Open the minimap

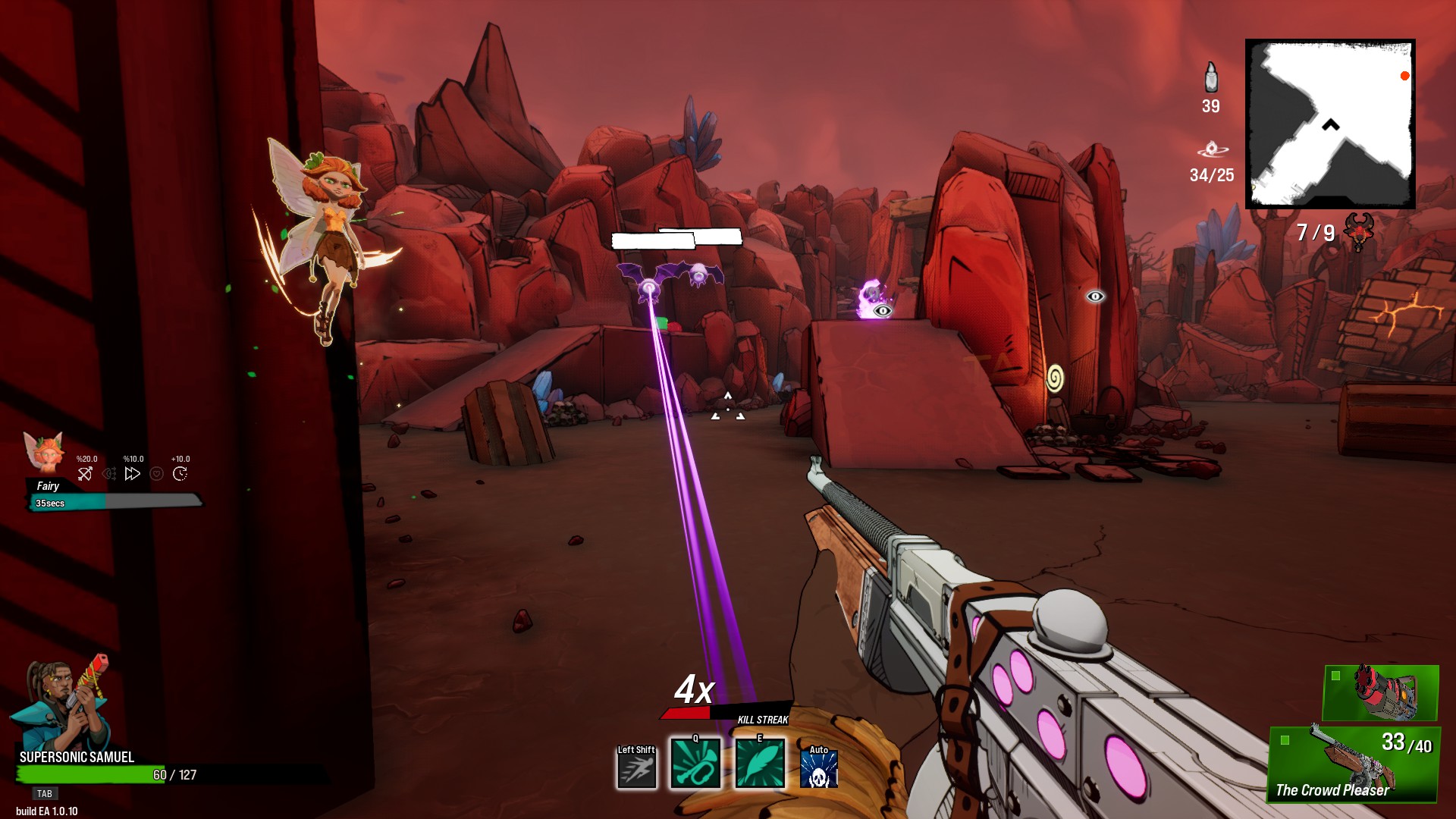point(1330,124)
